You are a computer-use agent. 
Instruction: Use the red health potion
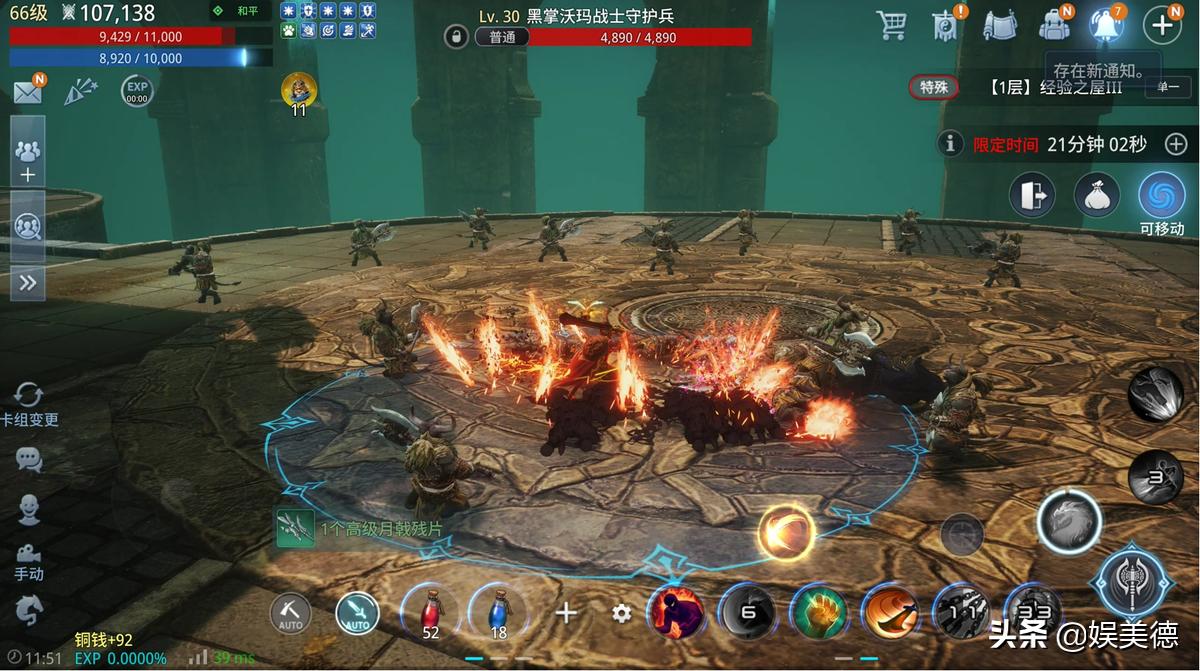point(430,612)
